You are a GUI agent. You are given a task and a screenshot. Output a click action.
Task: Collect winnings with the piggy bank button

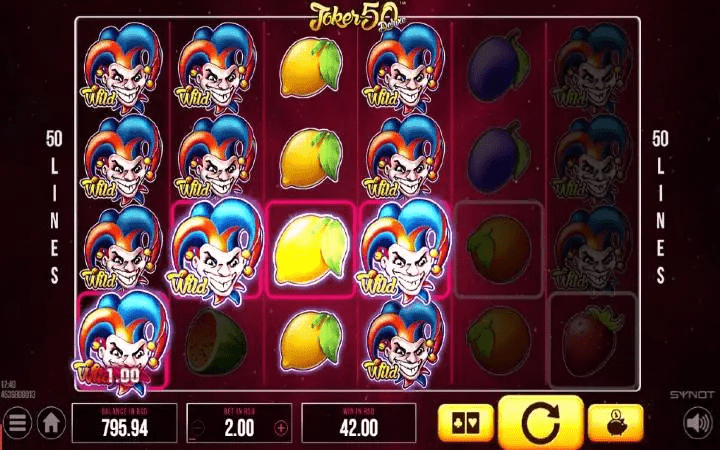click(x=613, y=423)
